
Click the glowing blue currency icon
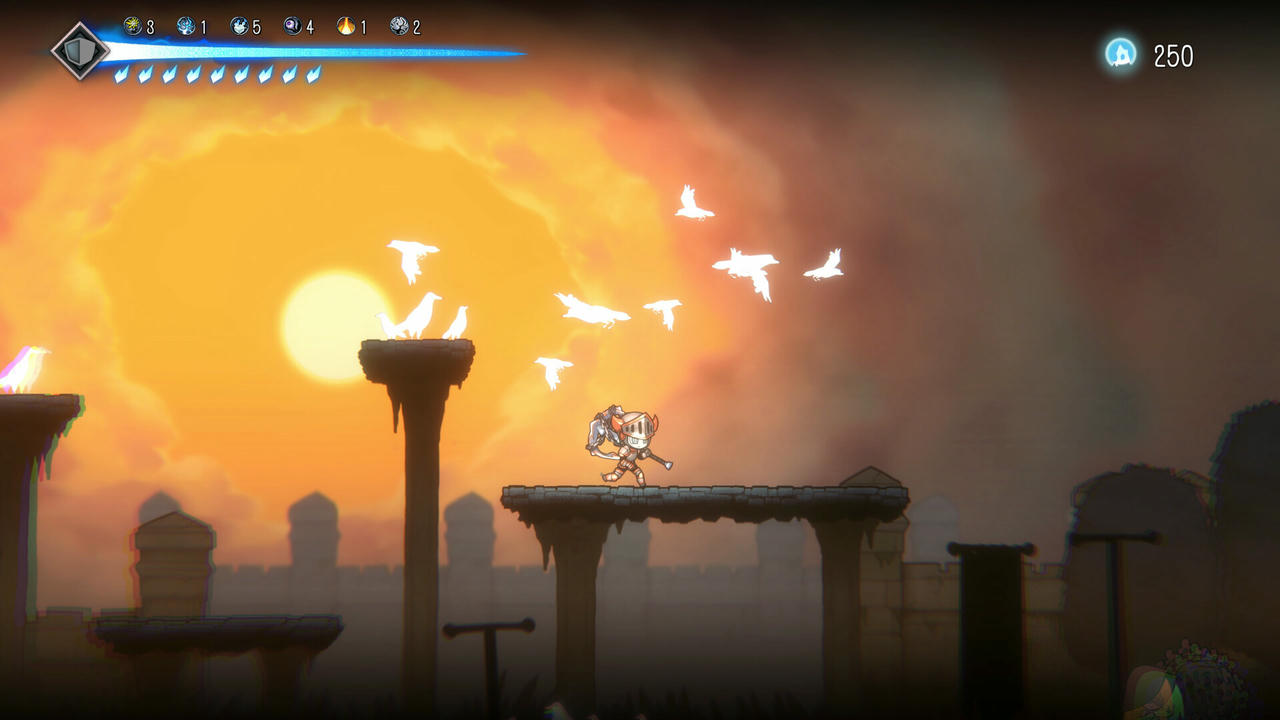pyautogui.click(x=1121, y=54)
